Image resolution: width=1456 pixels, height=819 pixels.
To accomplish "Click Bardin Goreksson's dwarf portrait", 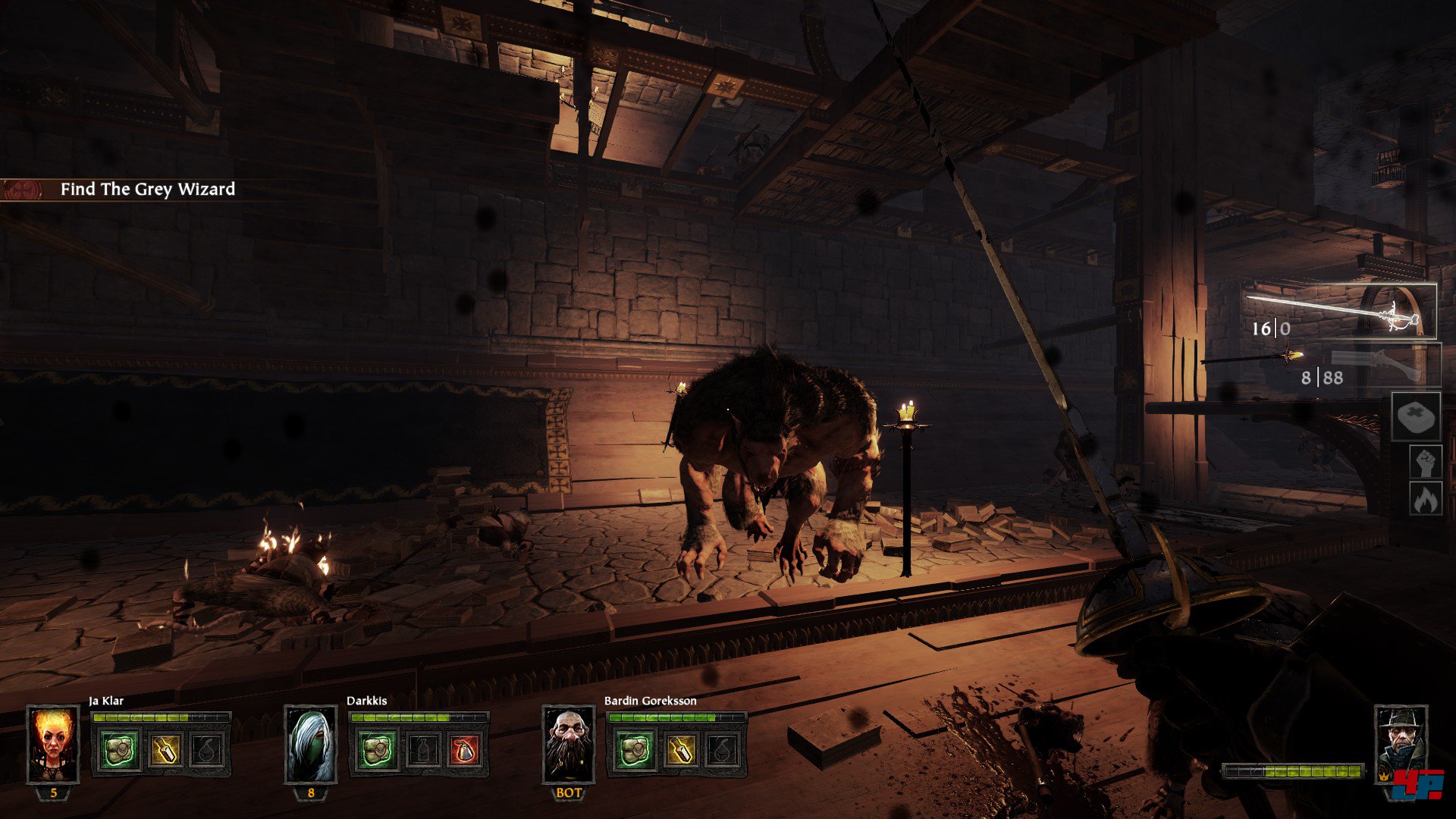I will [569, 744].
